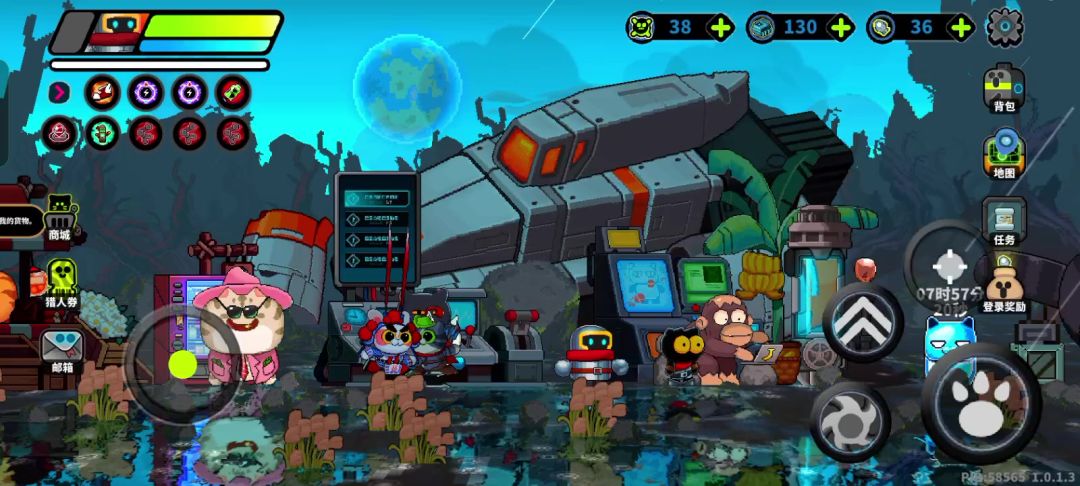1080x486 pixels.
Task: Open the 背包 backpack
Action: click(x=1003, y=88)
